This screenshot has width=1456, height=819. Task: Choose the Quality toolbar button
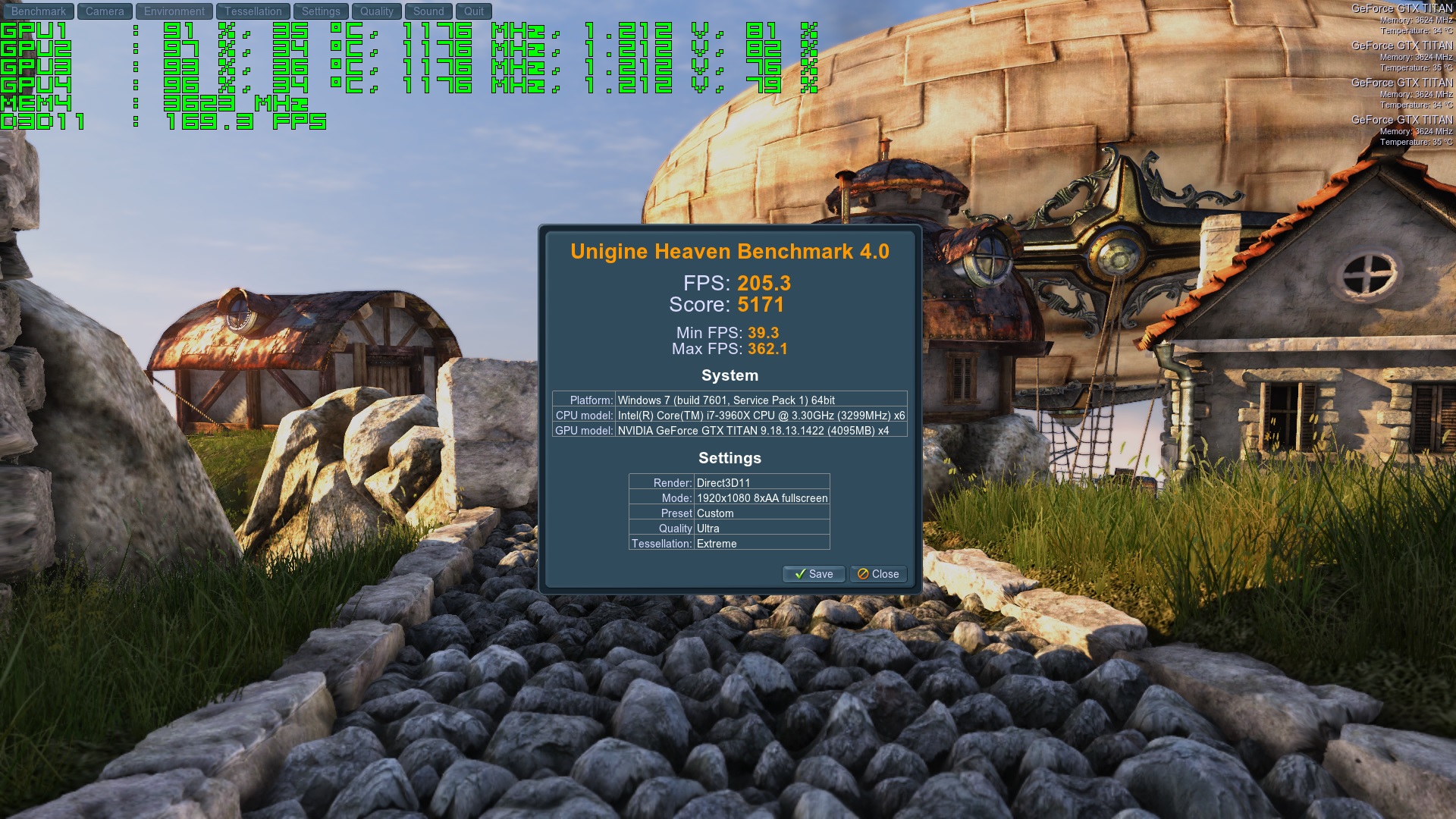(x=377, y=11)
